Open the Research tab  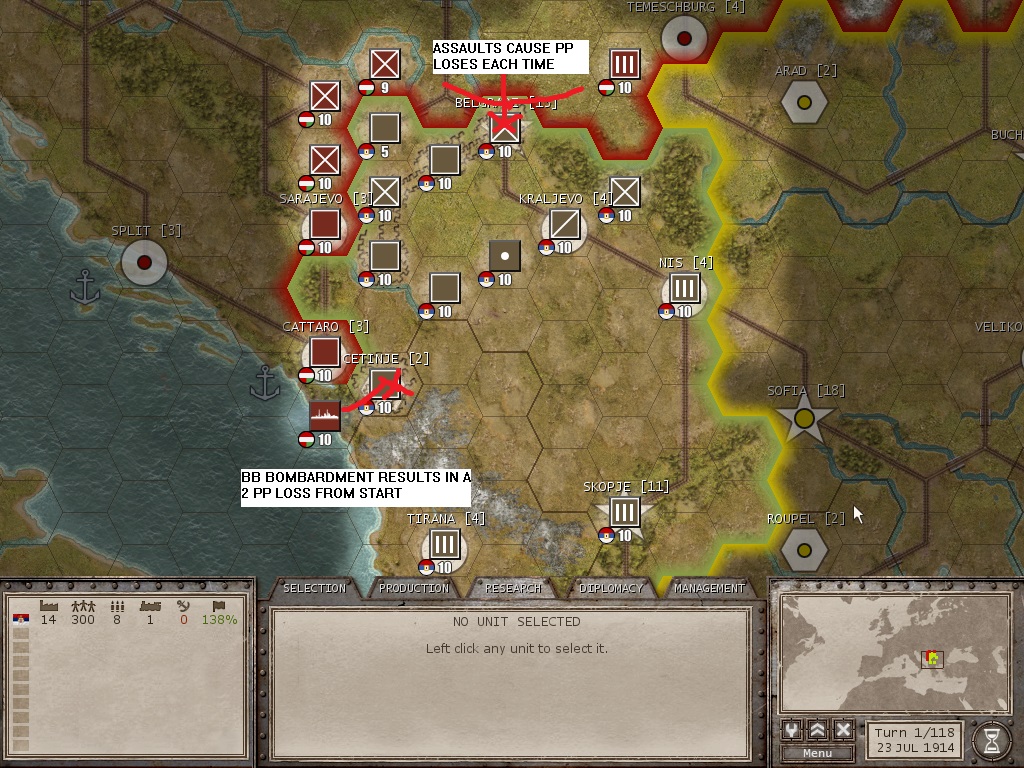(x=513, y=588)
